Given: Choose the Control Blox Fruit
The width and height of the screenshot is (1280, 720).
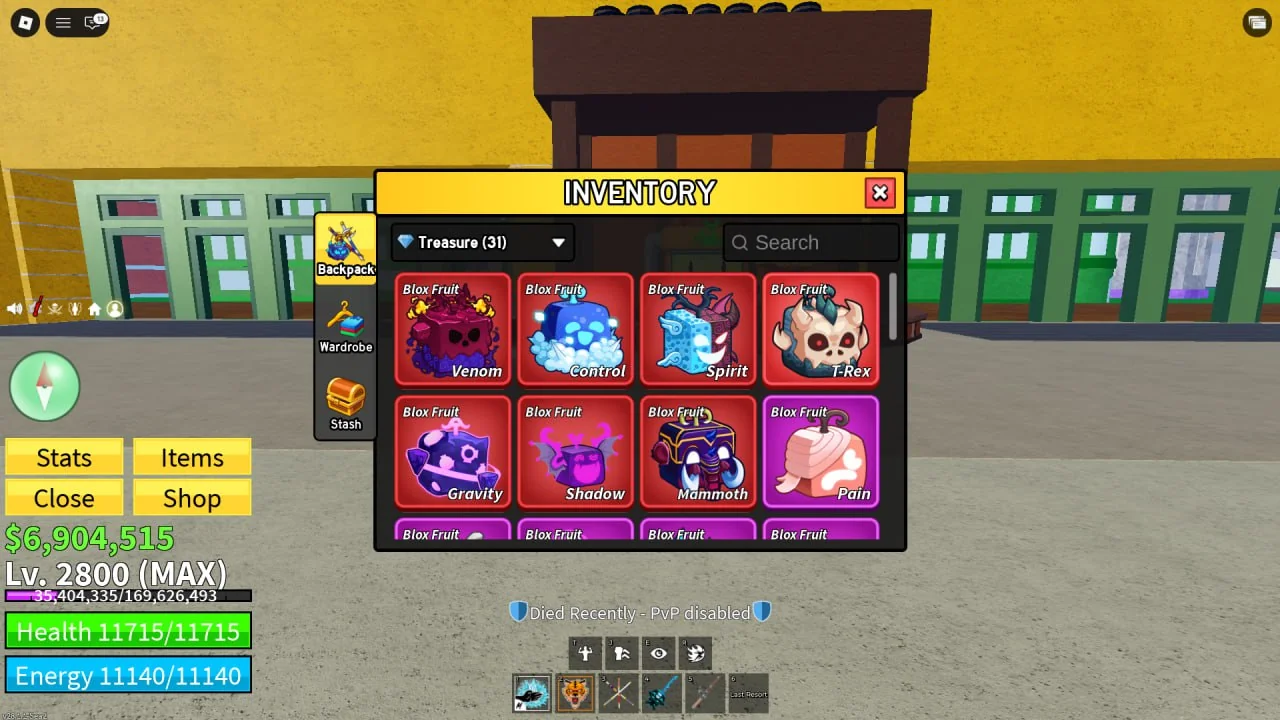Looking at the screenshot, I should click(576, 330).
